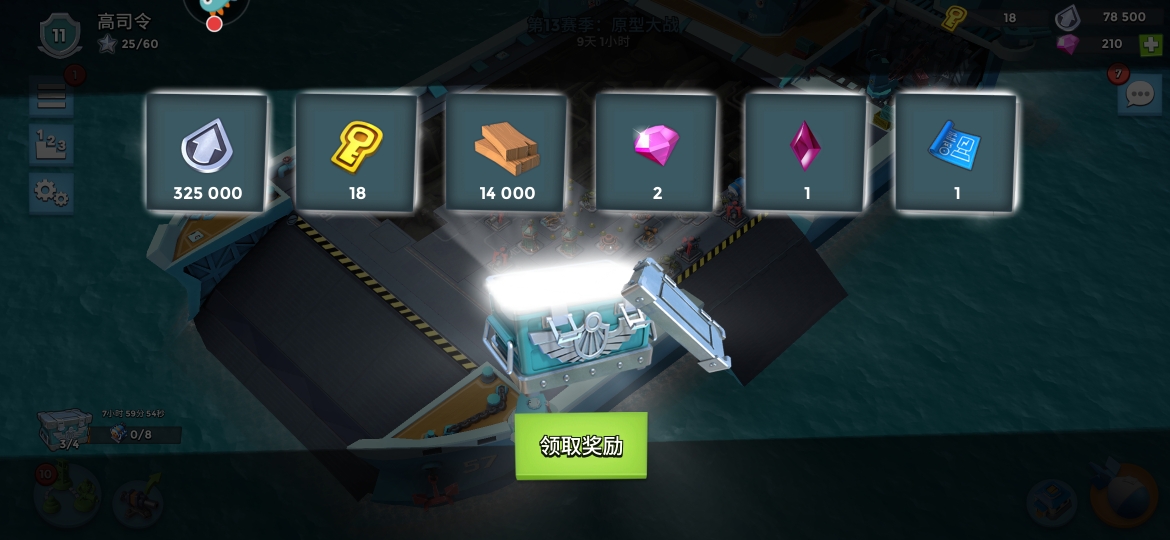Select the 18 gold keys reward tile

357,153
